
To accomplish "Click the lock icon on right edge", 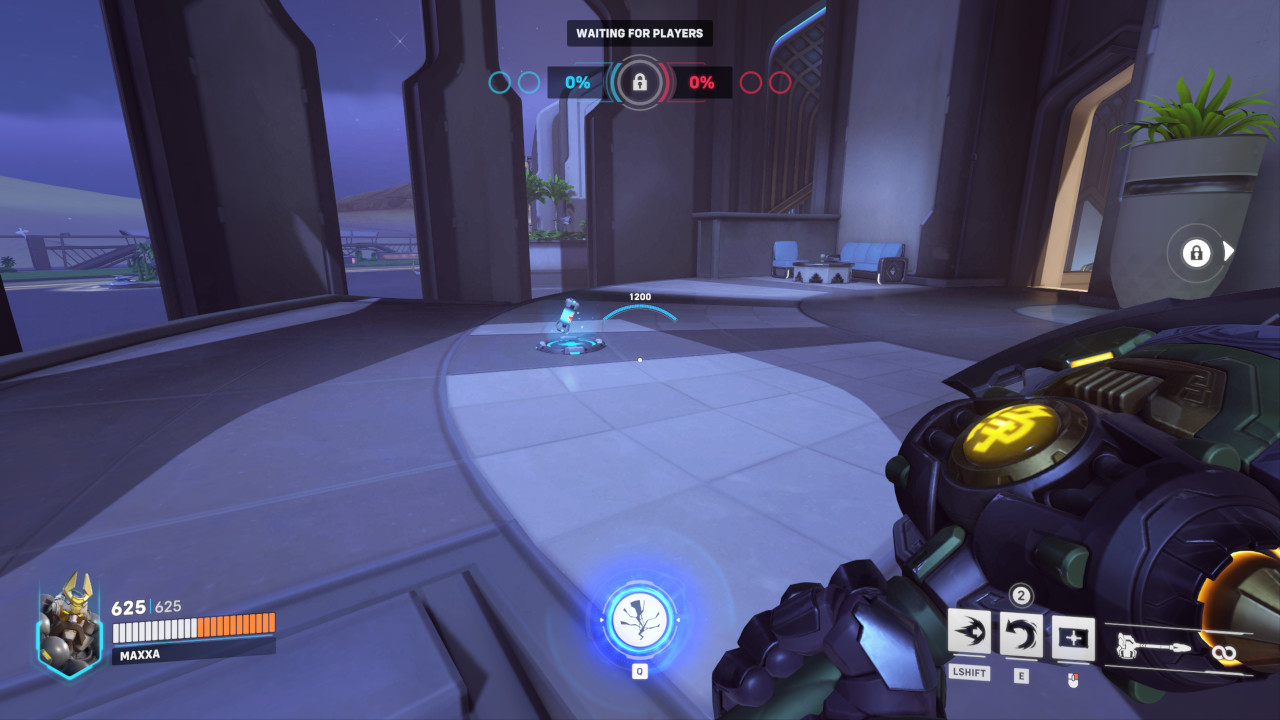I will tap(1196, 253).
